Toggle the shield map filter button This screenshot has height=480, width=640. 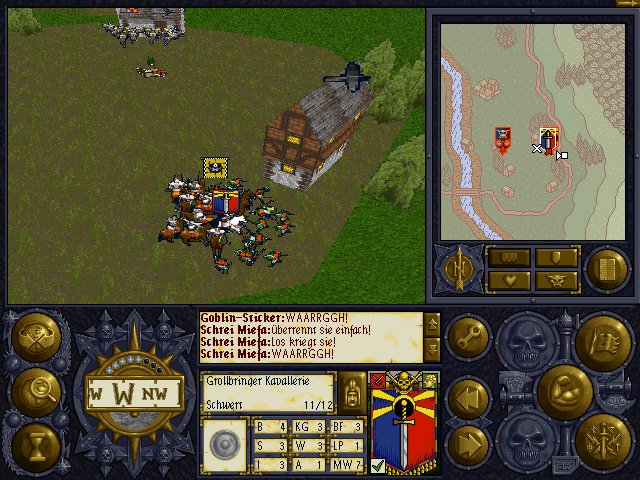click(556, 258)
